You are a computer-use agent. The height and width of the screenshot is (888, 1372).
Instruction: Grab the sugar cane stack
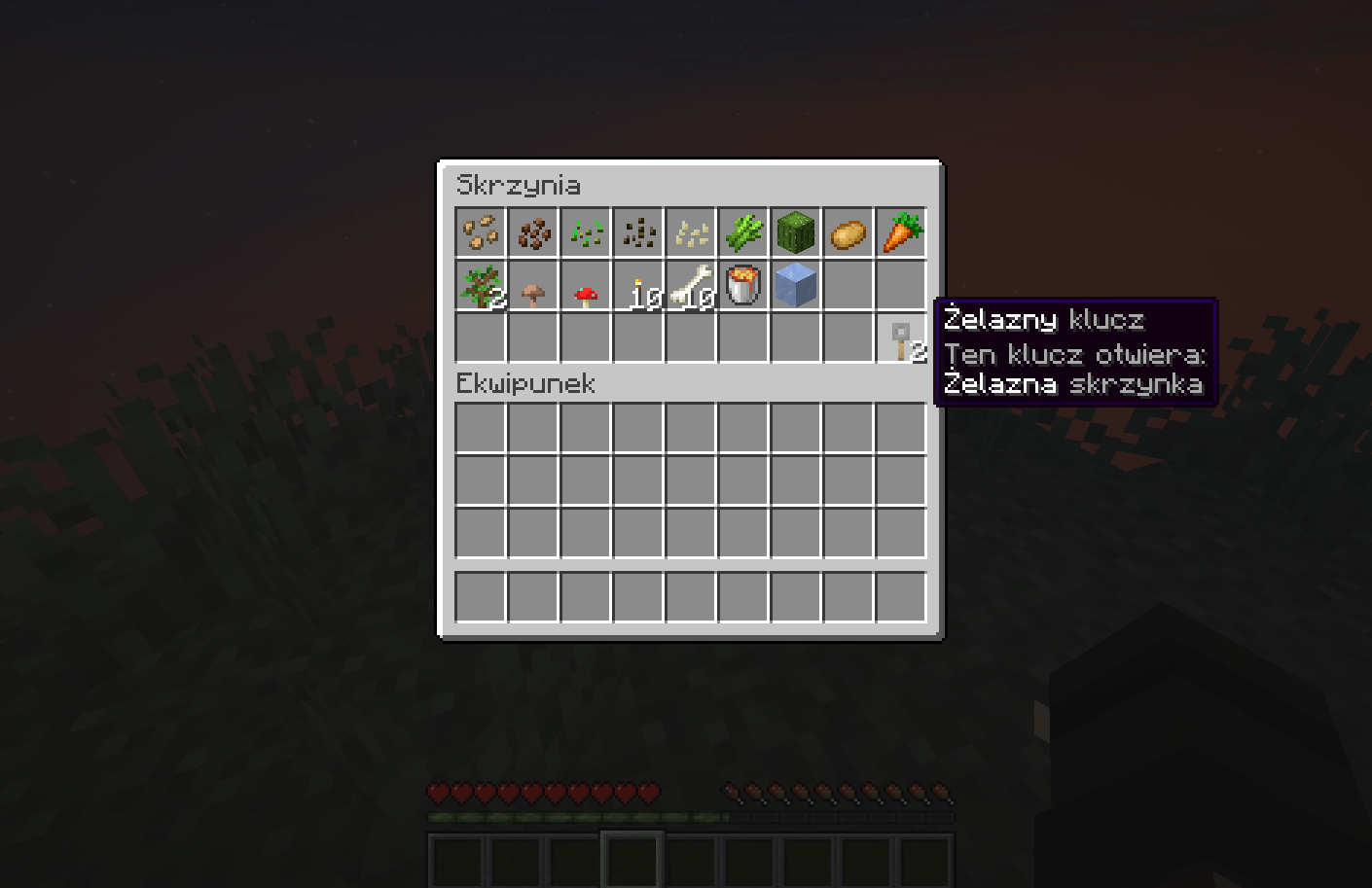click(744, 231)
